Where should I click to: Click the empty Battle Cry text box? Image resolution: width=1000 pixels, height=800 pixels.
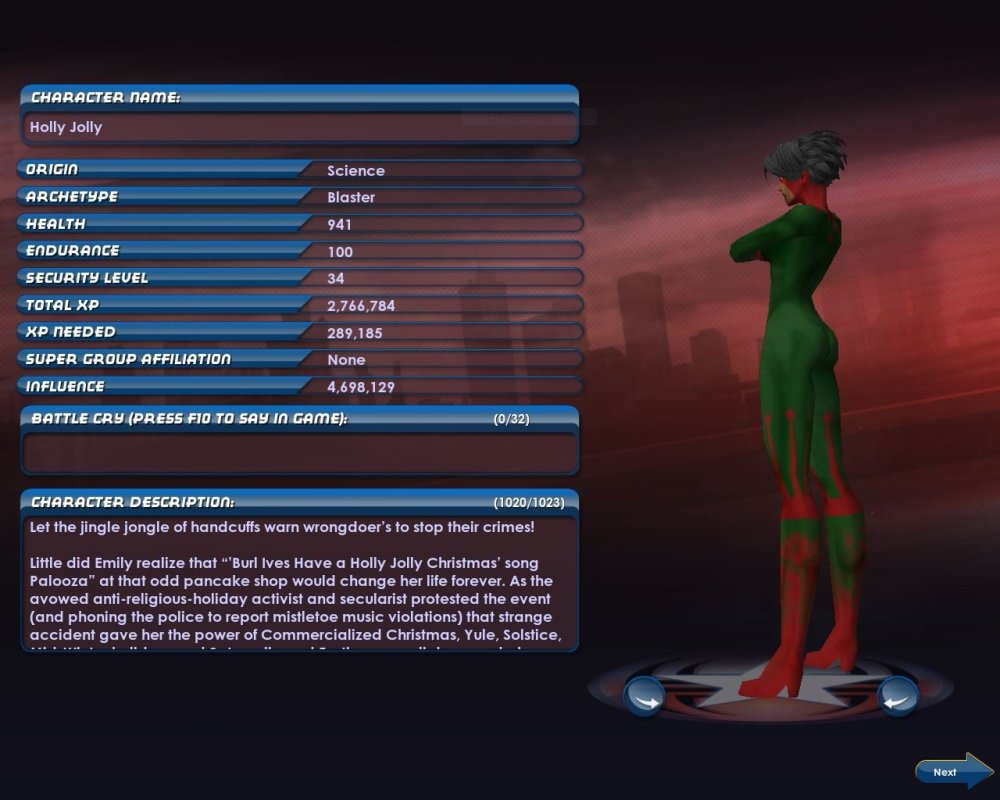point(299,452)
